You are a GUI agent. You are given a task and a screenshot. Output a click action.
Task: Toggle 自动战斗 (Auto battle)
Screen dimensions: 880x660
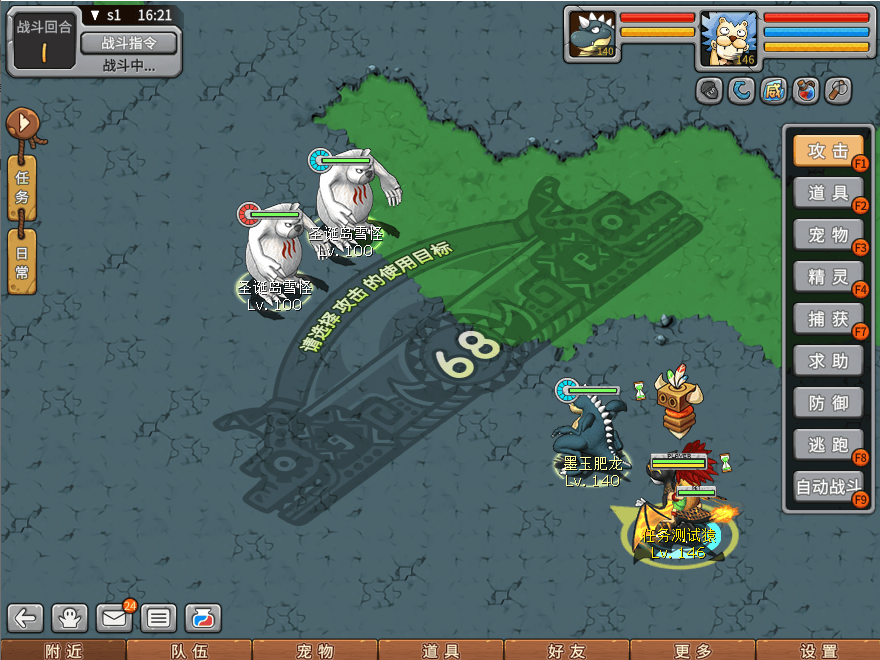828,488
